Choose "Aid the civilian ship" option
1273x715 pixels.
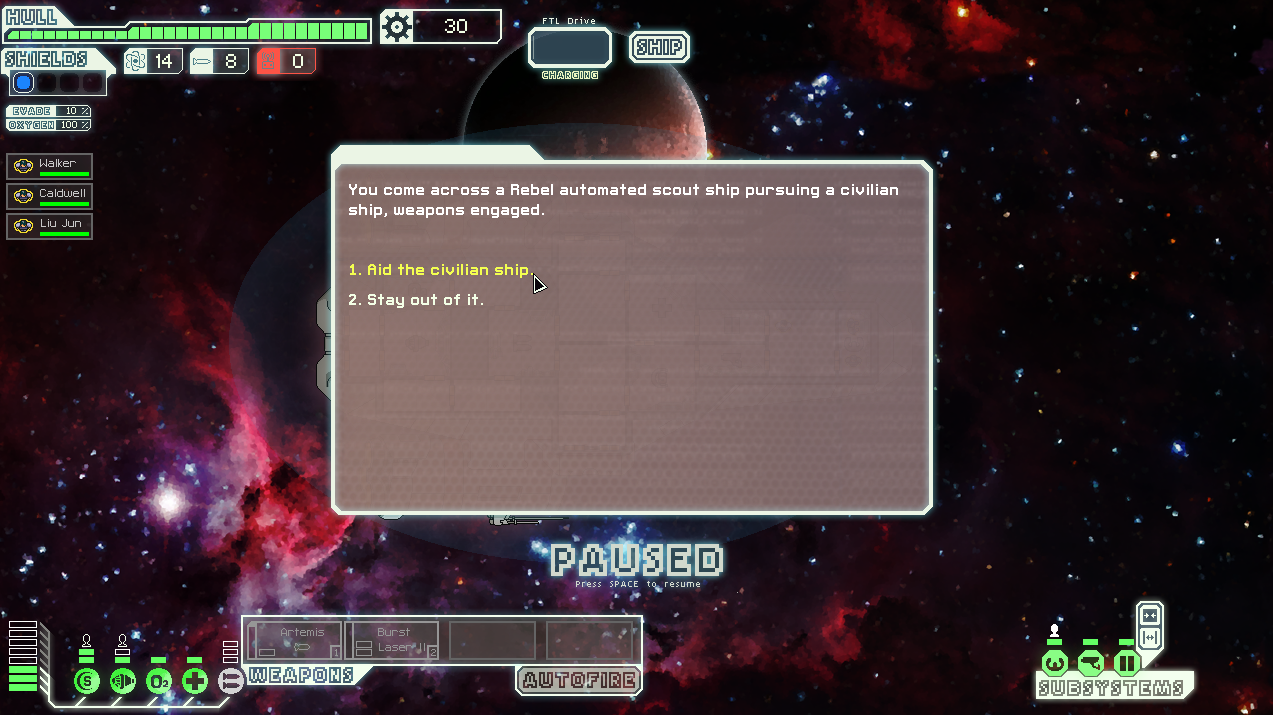440,270
